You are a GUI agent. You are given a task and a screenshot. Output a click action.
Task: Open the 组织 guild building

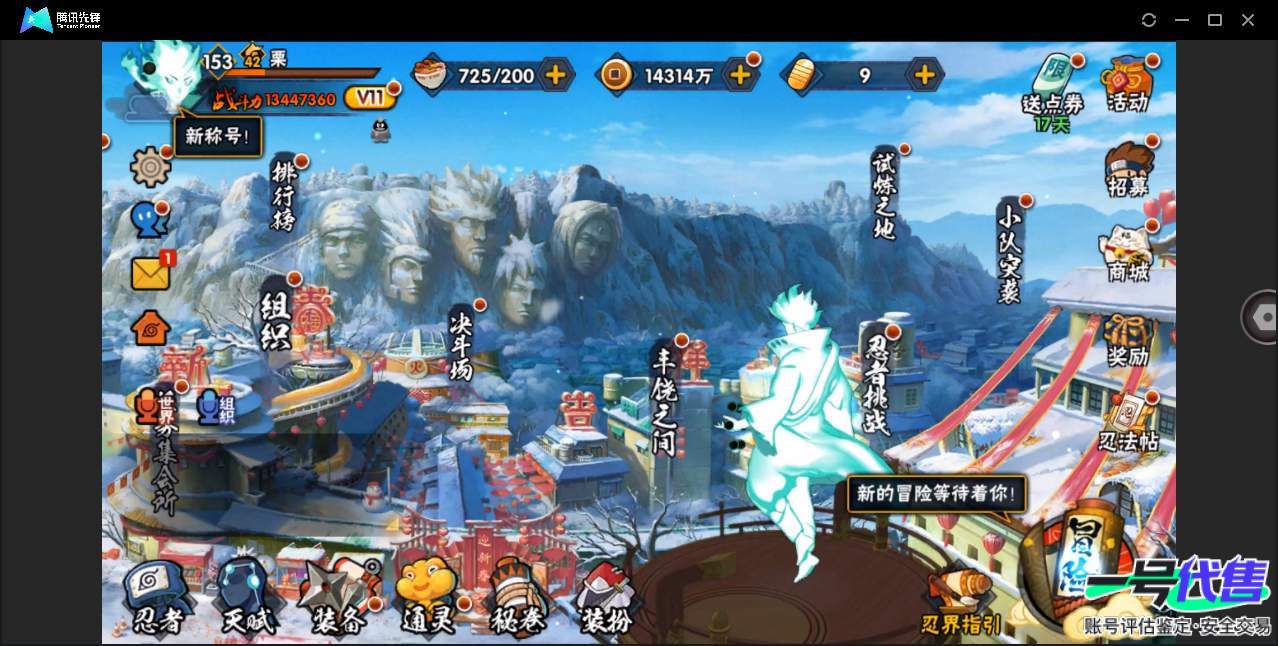(x=276, y=319)
